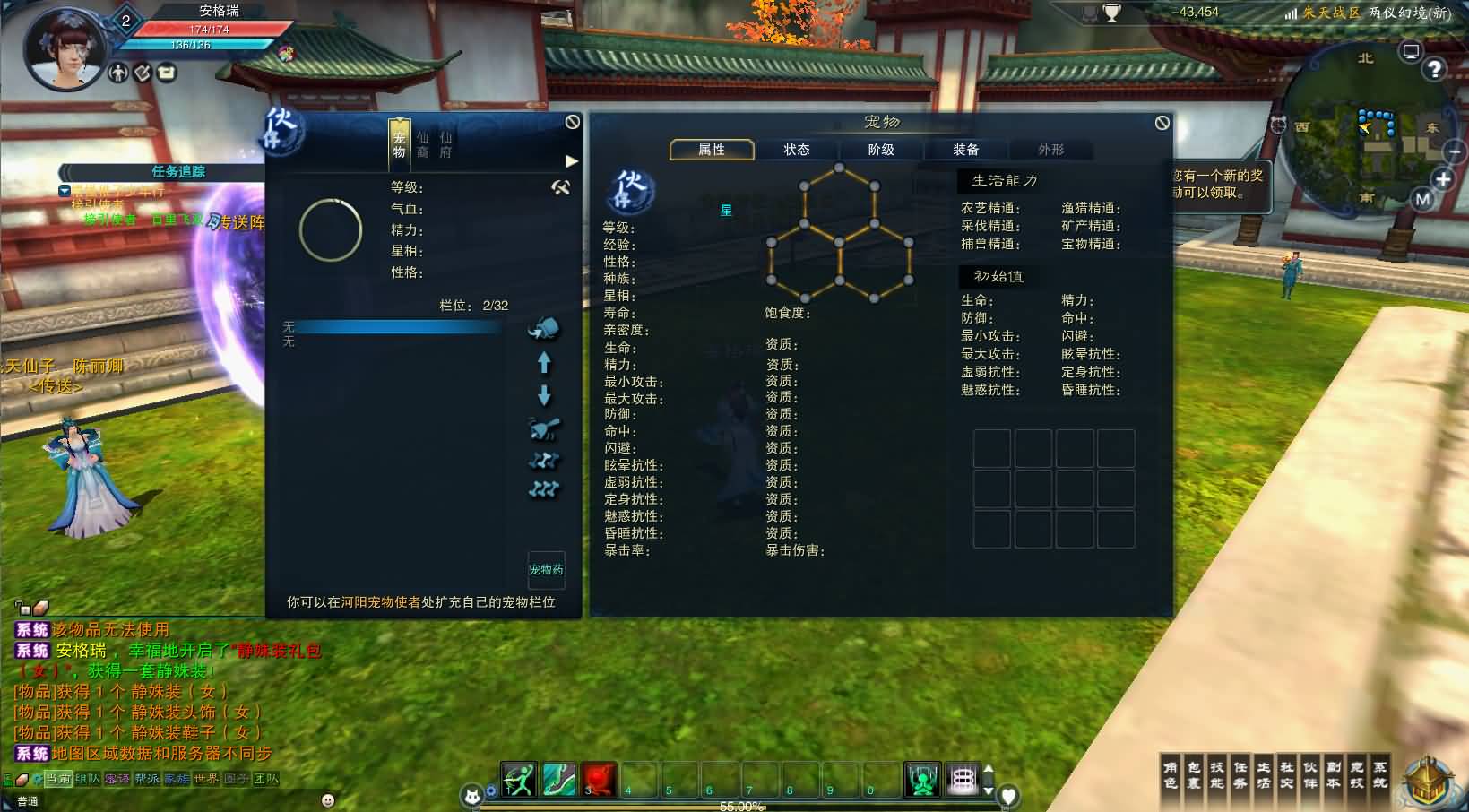The image size is (1469, 812).
Task: Open the 河阳宠物使者 link
Action: [x=380, y=602]
